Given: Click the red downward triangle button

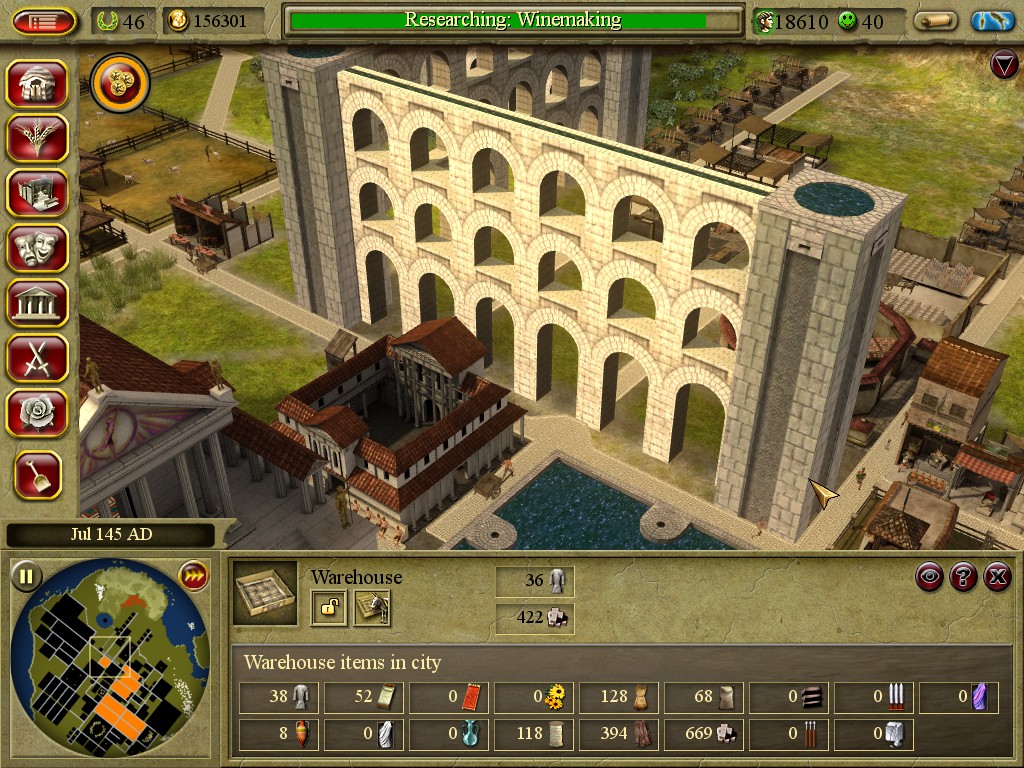Looking at the screenshot, I should [1003, 66].
